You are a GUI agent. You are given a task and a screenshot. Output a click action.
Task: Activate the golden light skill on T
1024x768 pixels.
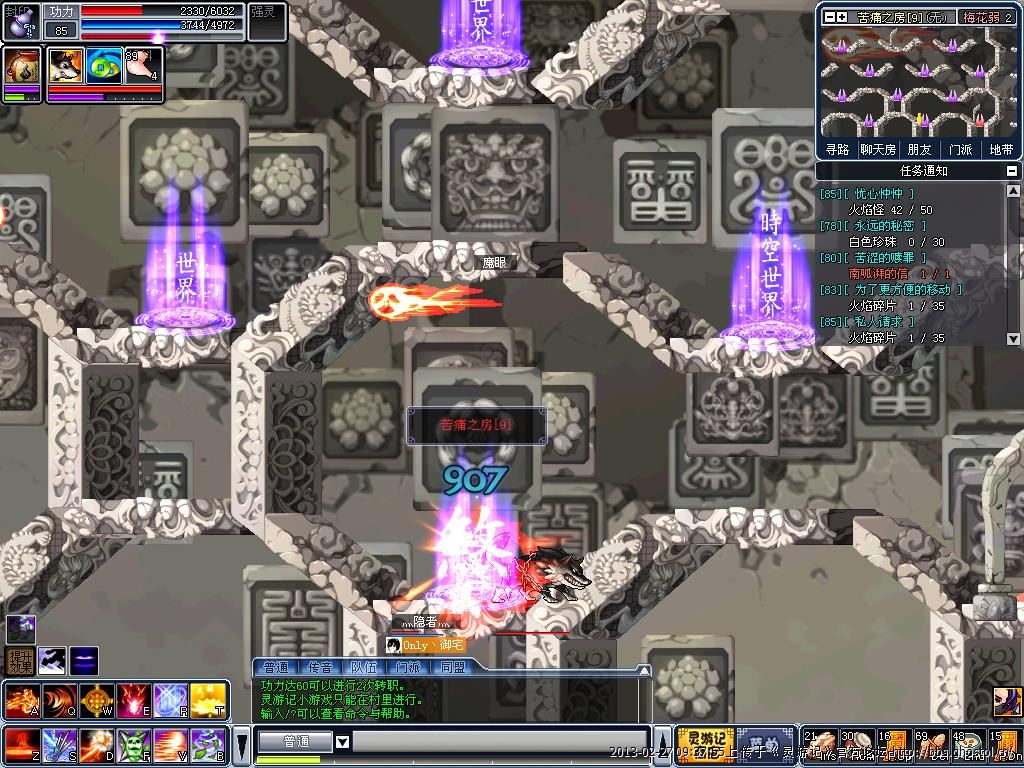click(207, 699)
